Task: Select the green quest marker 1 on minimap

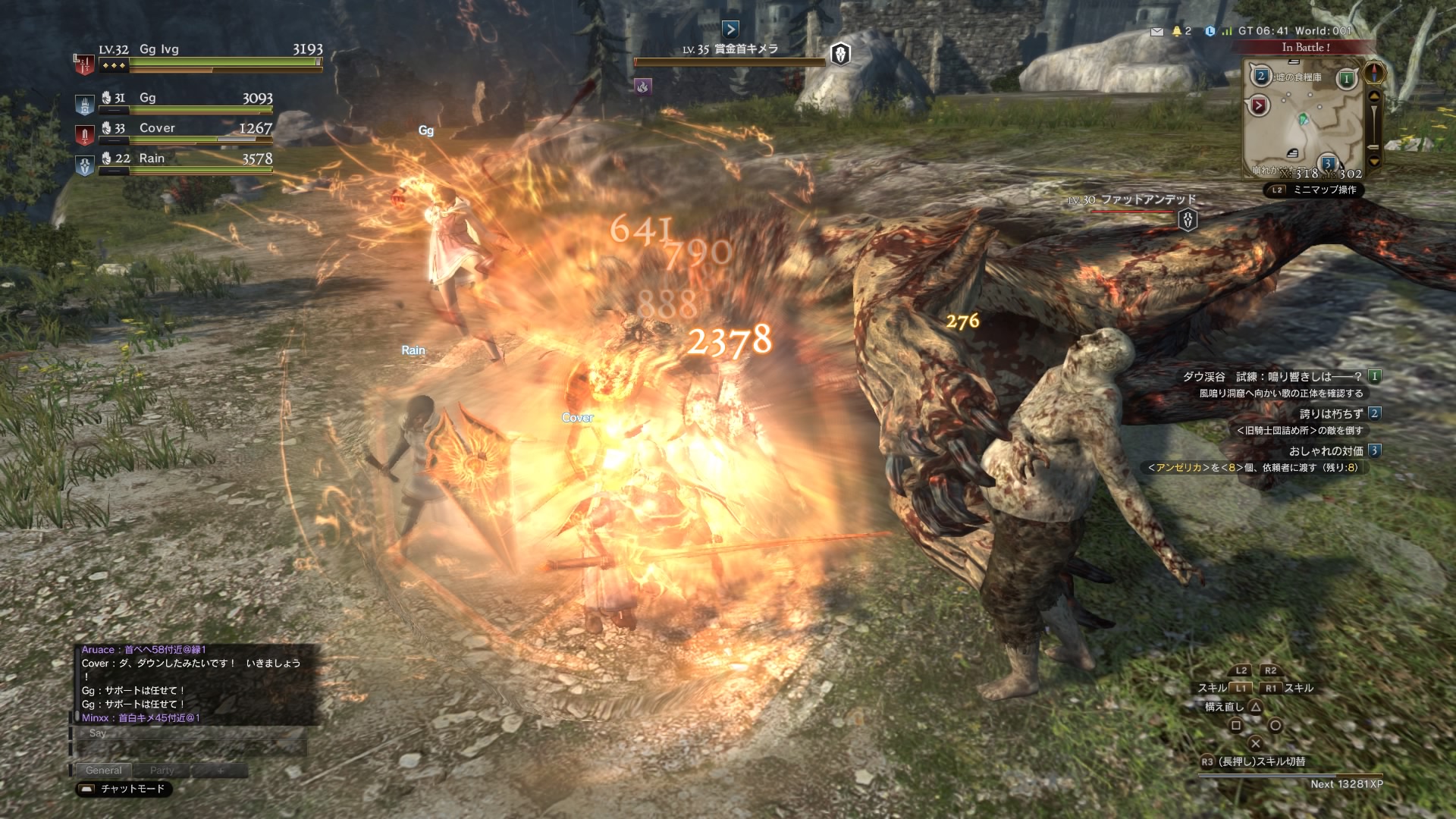Action: (x=1347, y=79)
